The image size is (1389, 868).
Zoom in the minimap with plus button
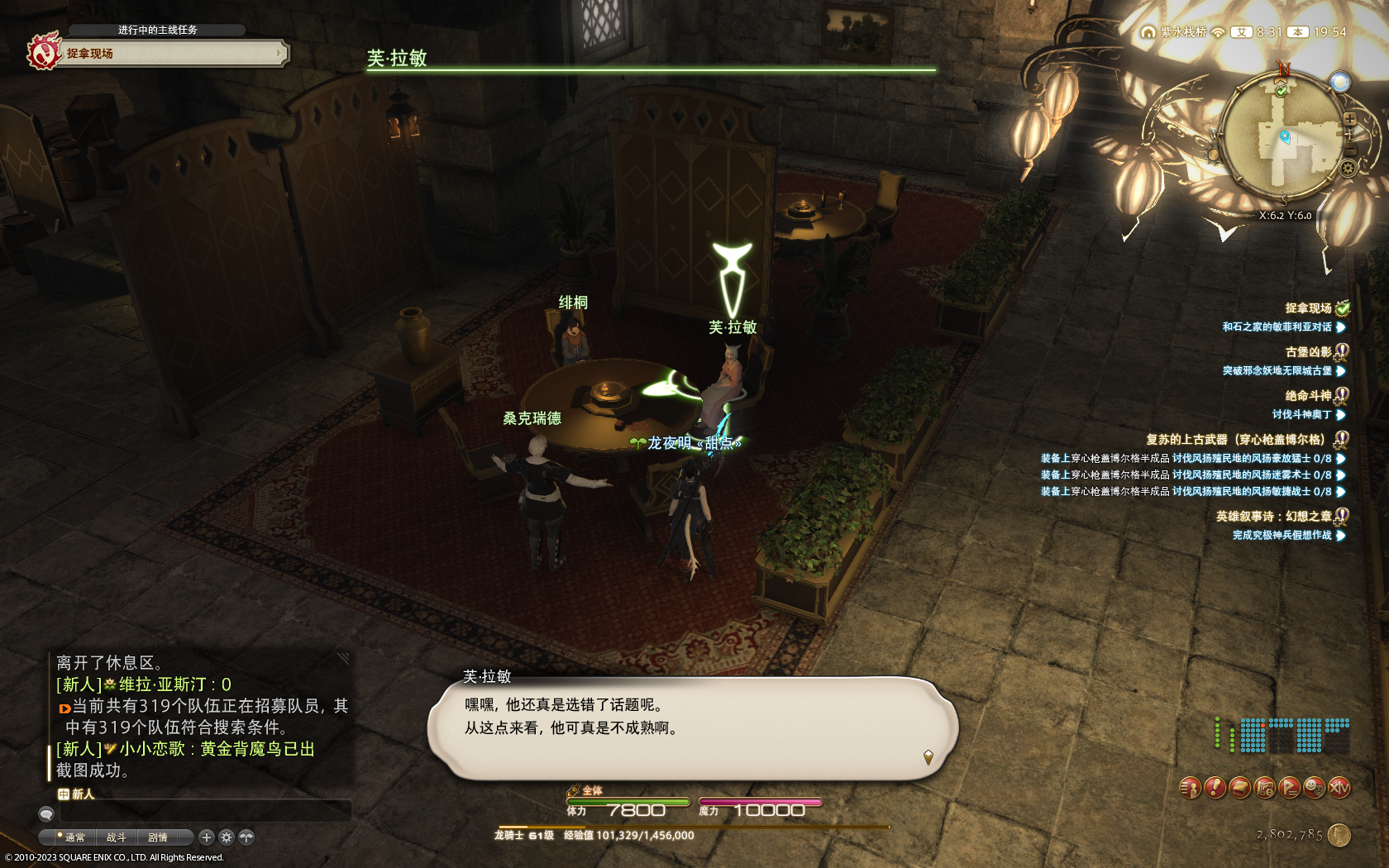[1349, 119]
